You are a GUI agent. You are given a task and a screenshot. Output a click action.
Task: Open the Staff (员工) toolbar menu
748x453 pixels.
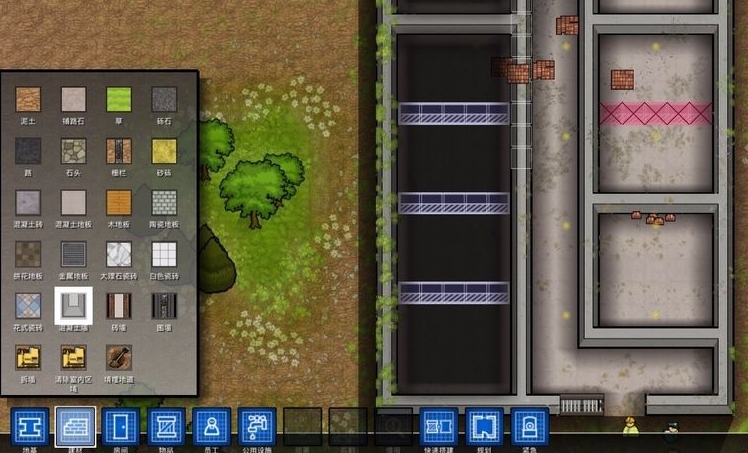212,427
